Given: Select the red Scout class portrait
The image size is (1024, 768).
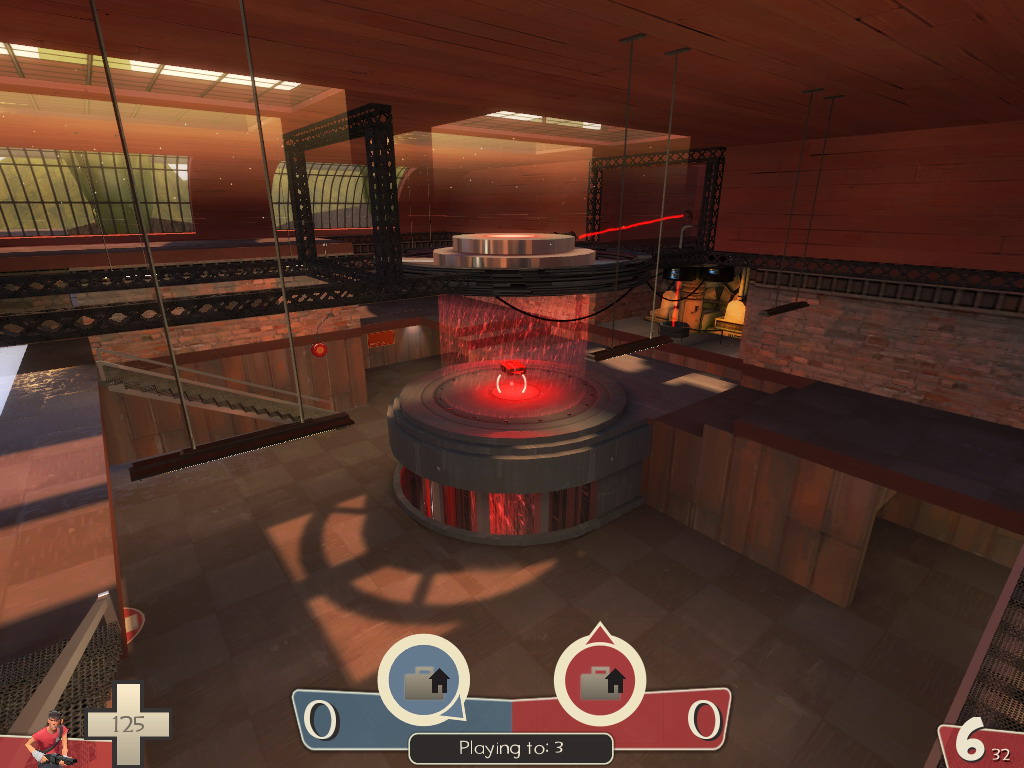Looking at the screenshot, I should tap(50, 741).
